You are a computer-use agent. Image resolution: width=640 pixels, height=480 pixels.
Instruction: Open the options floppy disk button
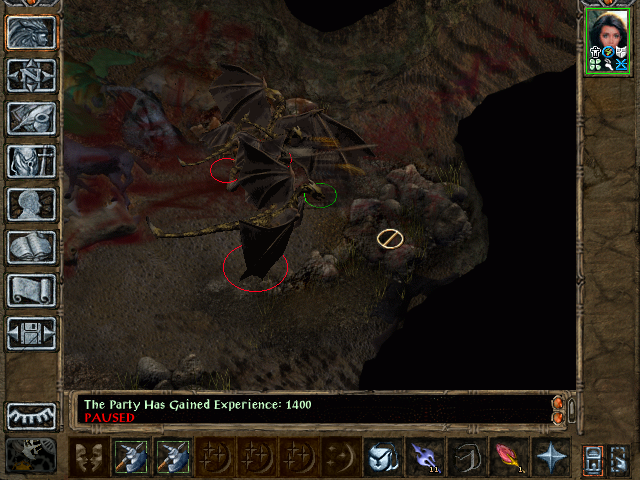click(x=31, y=333)
